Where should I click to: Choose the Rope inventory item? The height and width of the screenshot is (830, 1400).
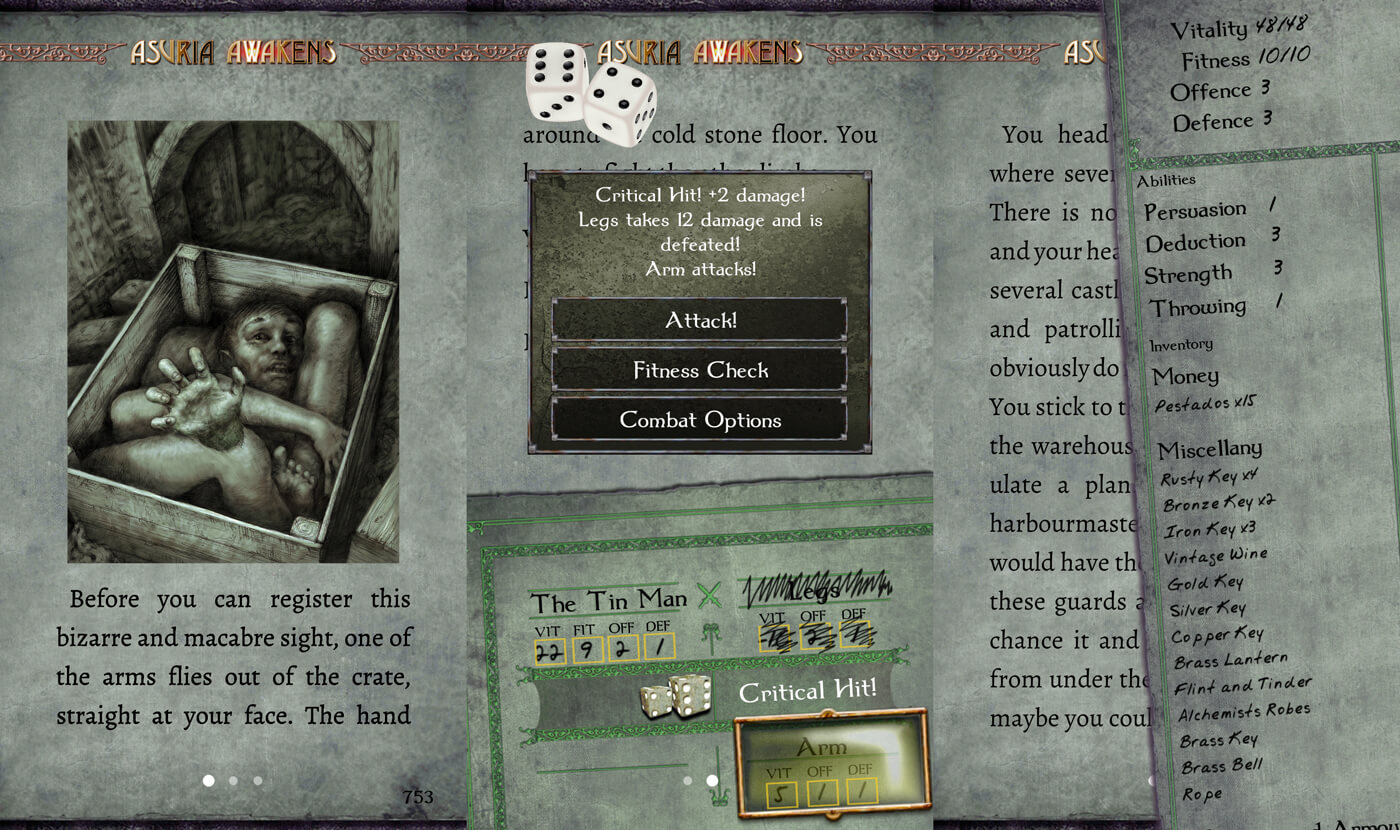click(1201, 794)
